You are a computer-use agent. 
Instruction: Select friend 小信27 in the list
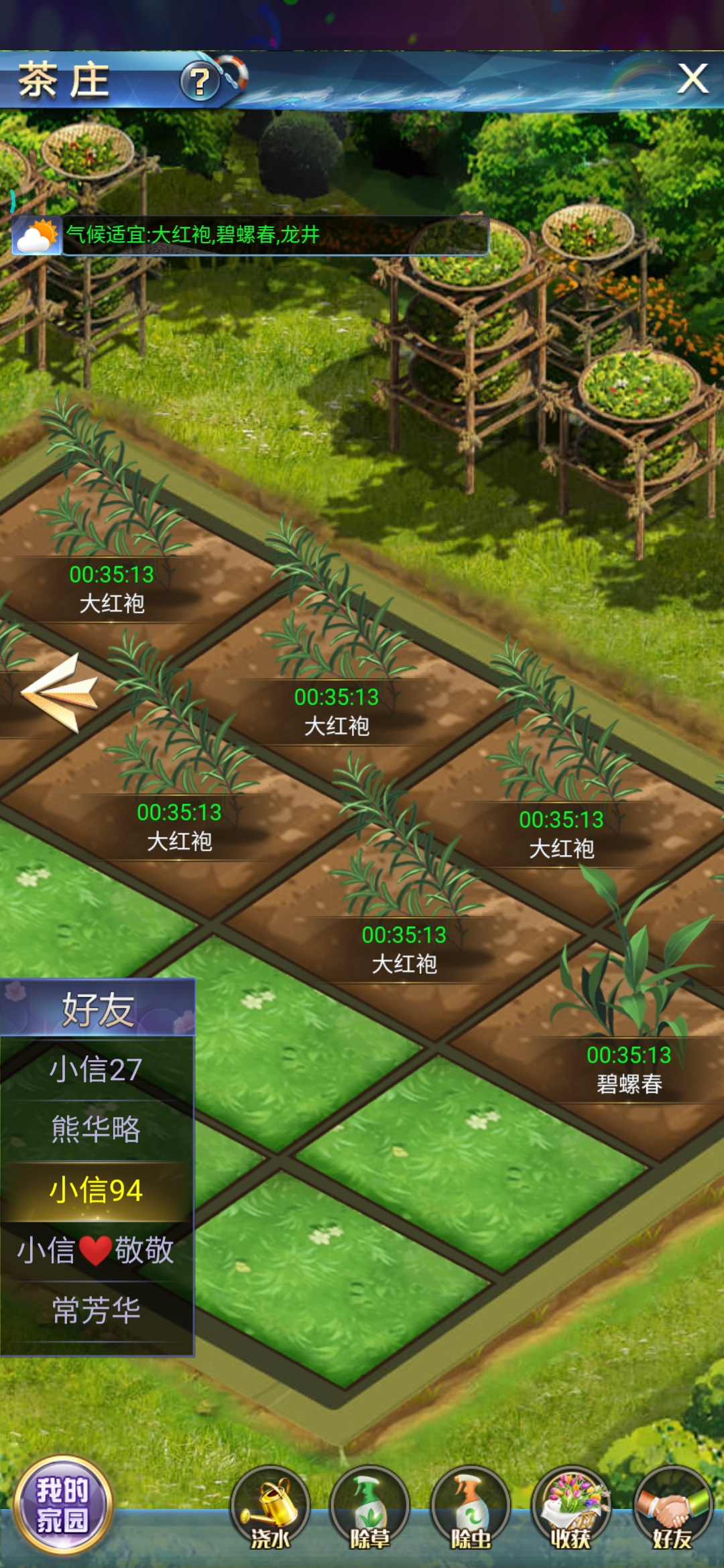(97, 1069)
